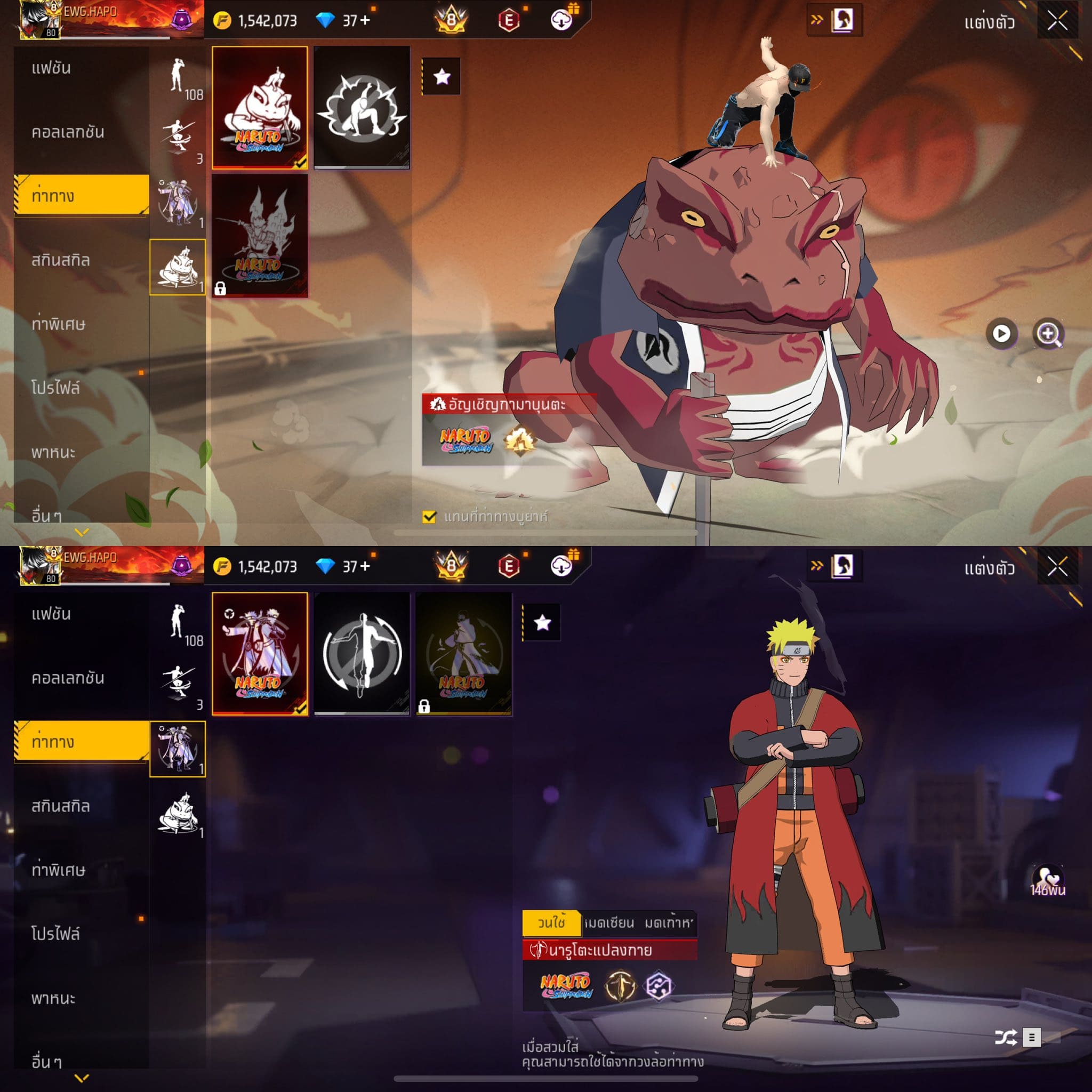Viewport: 1092px width, 1092px height.
Task: Select the large Gamabunta toad emote card
Action: click(260, 107)
